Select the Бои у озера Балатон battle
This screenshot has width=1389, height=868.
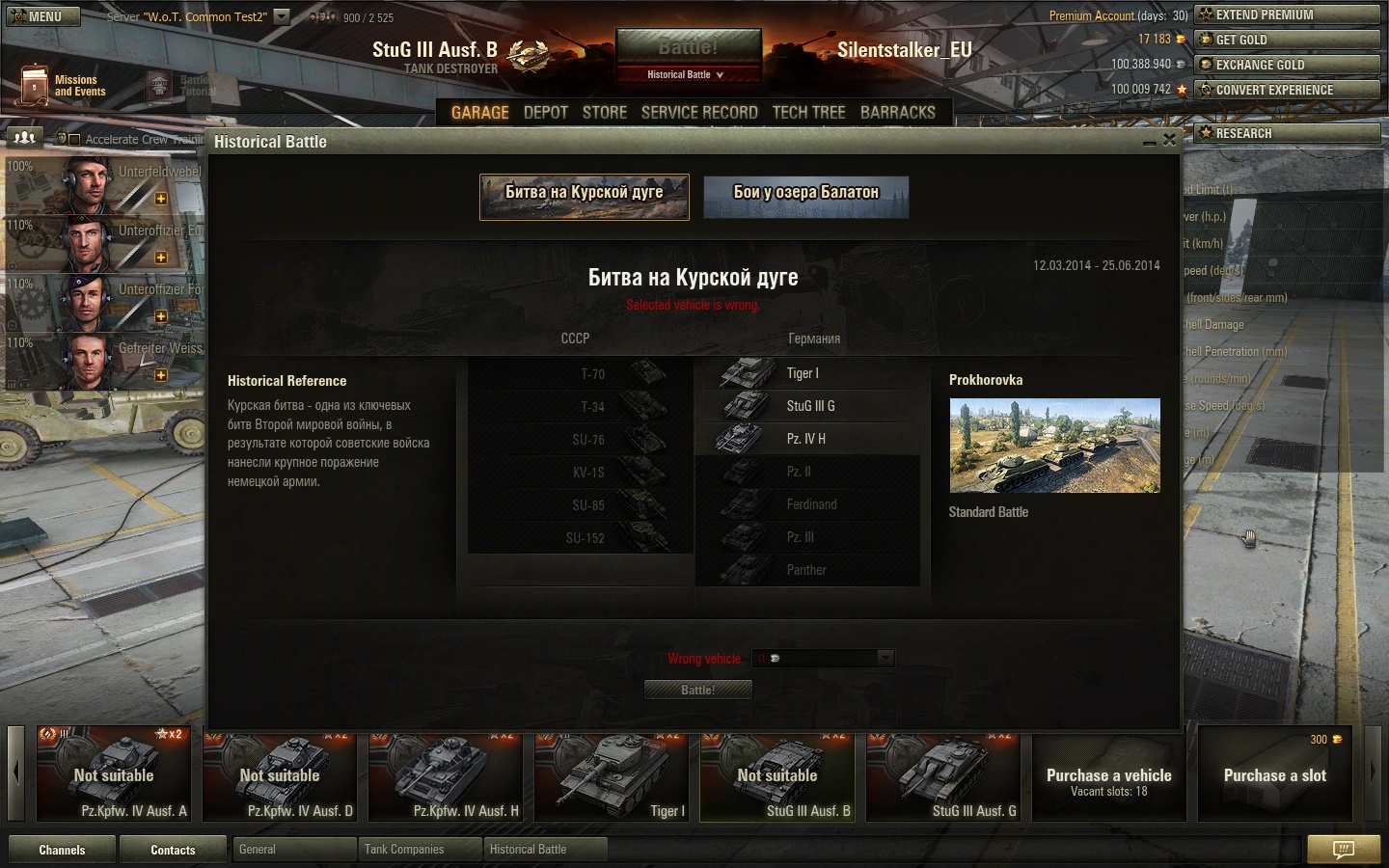click(x=806, y=197)
